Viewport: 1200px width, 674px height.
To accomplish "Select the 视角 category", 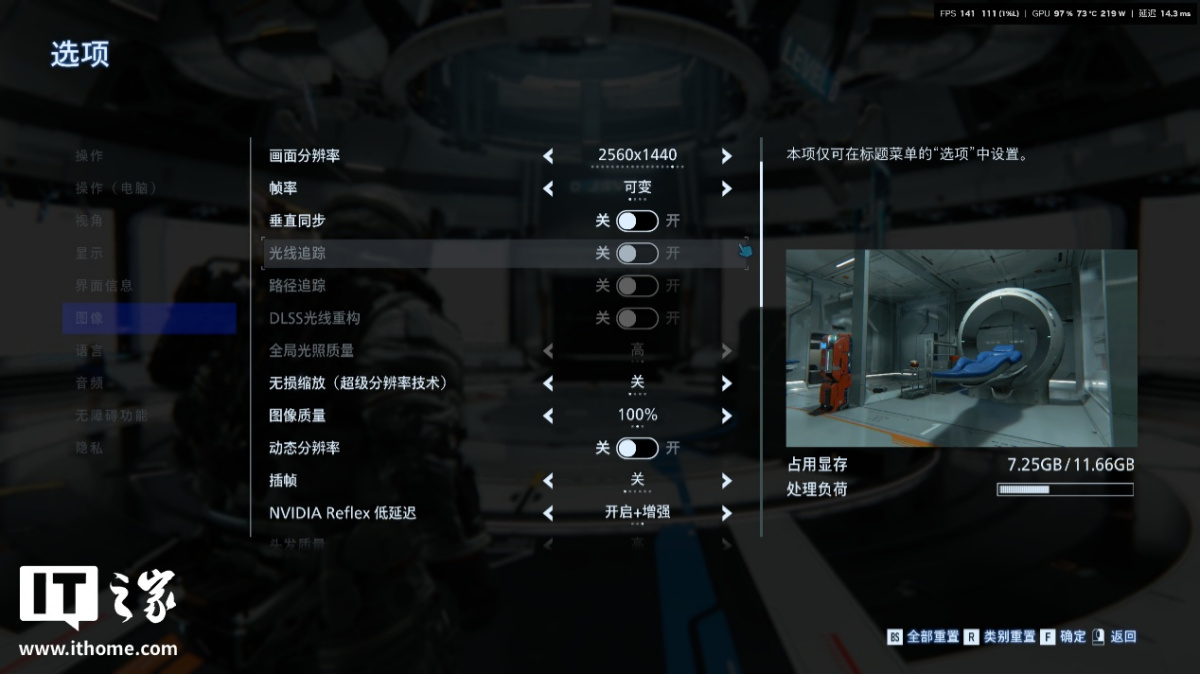I will point(90,221).
